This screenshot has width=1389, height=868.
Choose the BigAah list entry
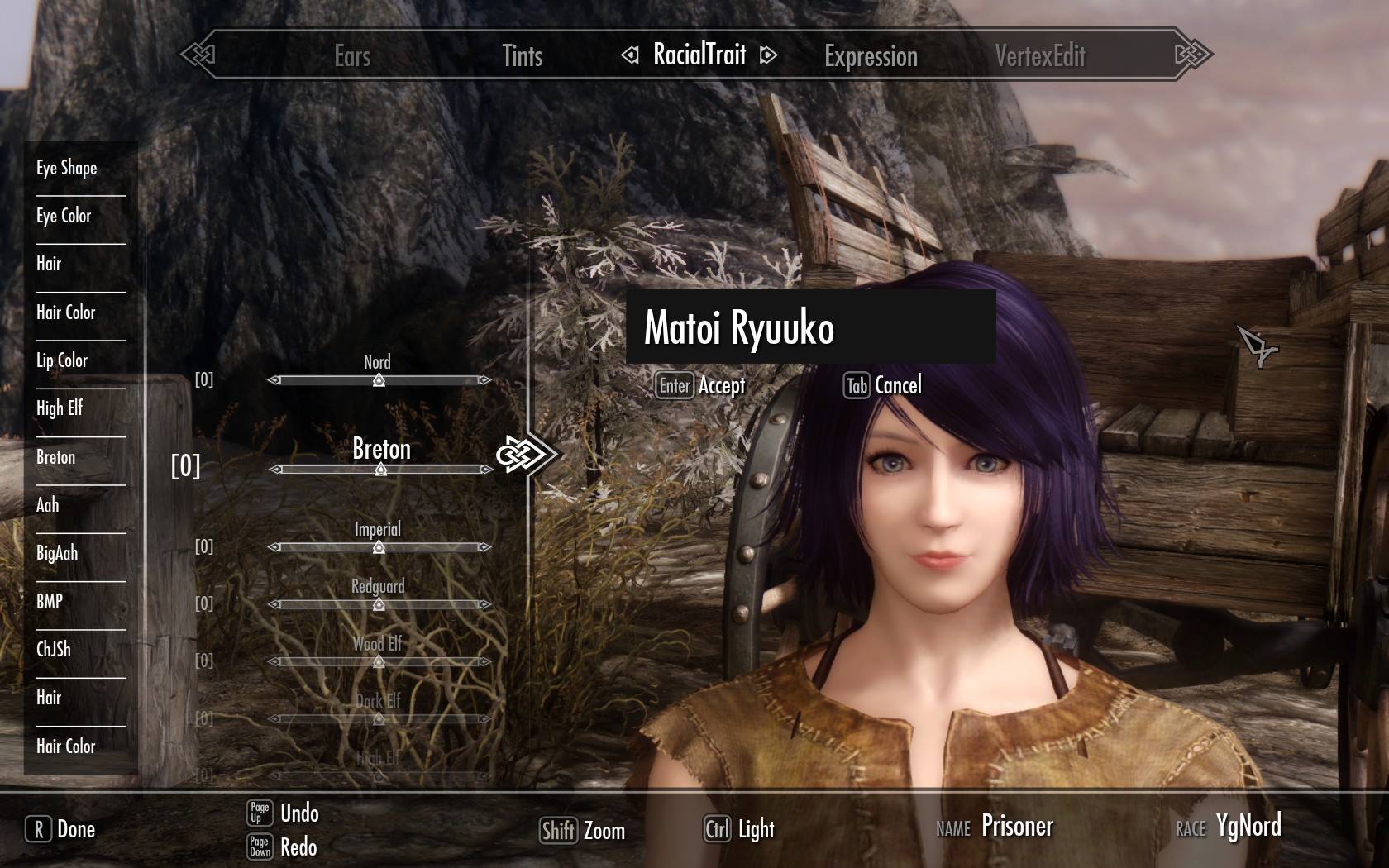(57, 553)
